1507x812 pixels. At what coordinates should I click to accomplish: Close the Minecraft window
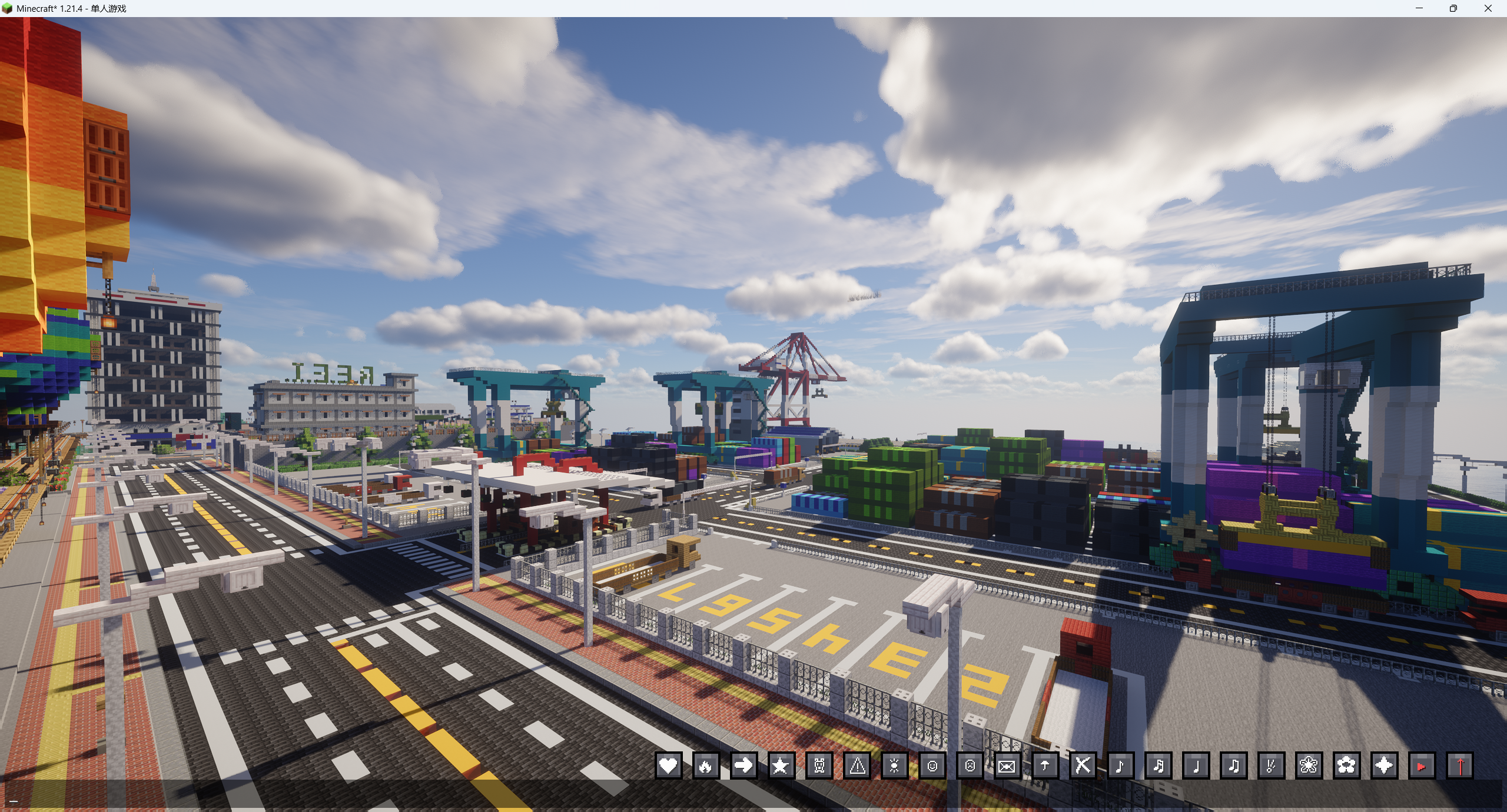[x=1488, y=8]
